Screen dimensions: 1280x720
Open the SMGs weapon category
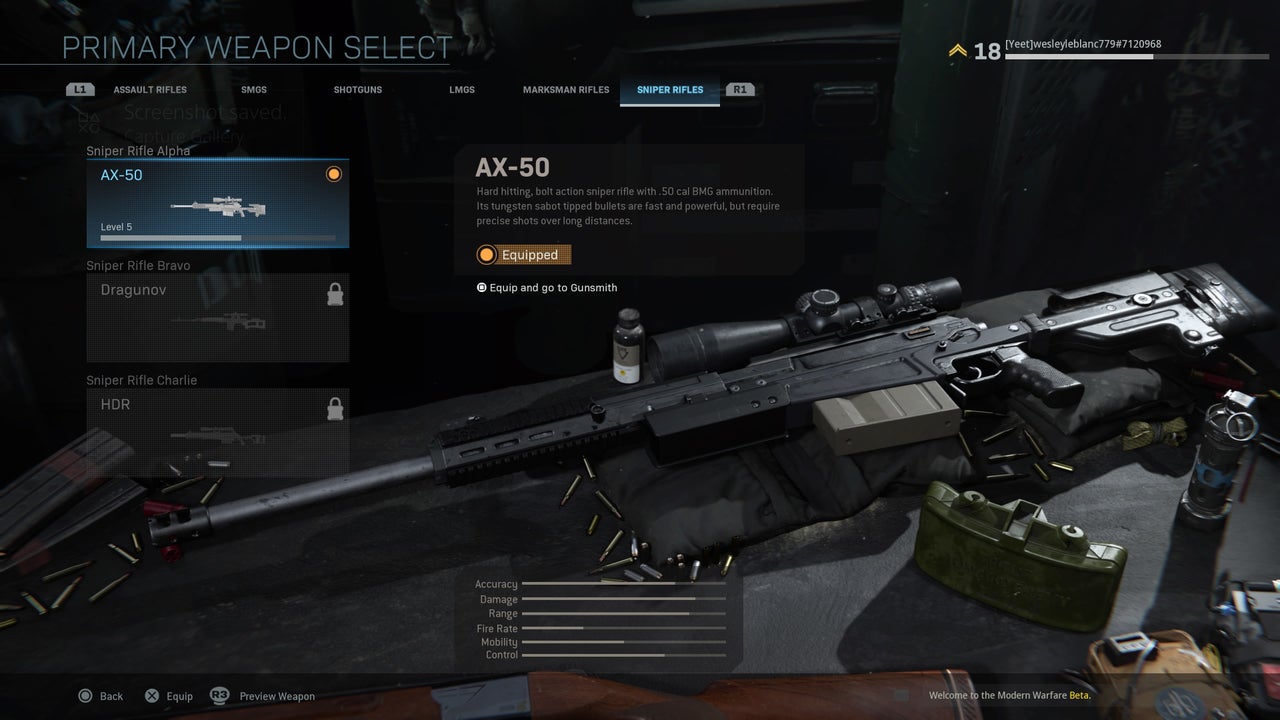point(254,90)
